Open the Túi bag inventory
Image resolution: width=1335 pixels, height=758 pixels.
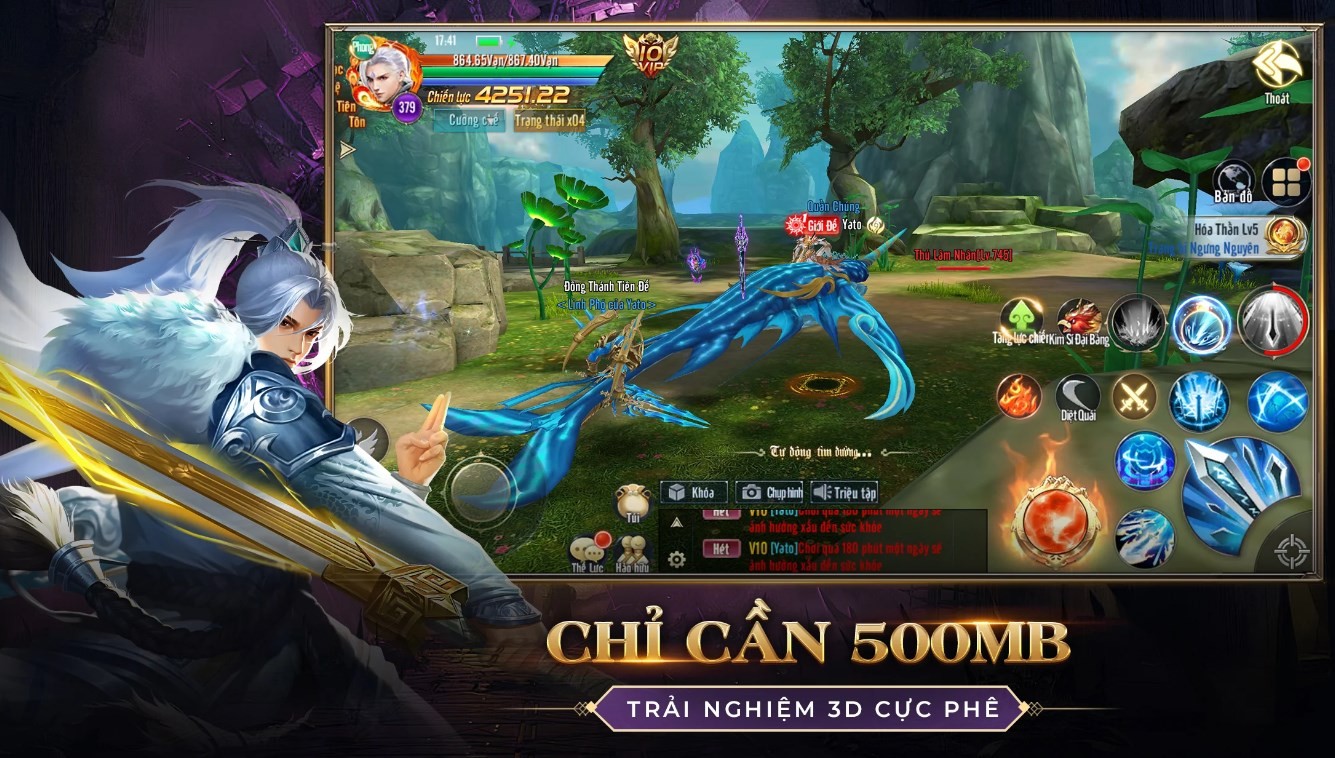coord(633,502)
